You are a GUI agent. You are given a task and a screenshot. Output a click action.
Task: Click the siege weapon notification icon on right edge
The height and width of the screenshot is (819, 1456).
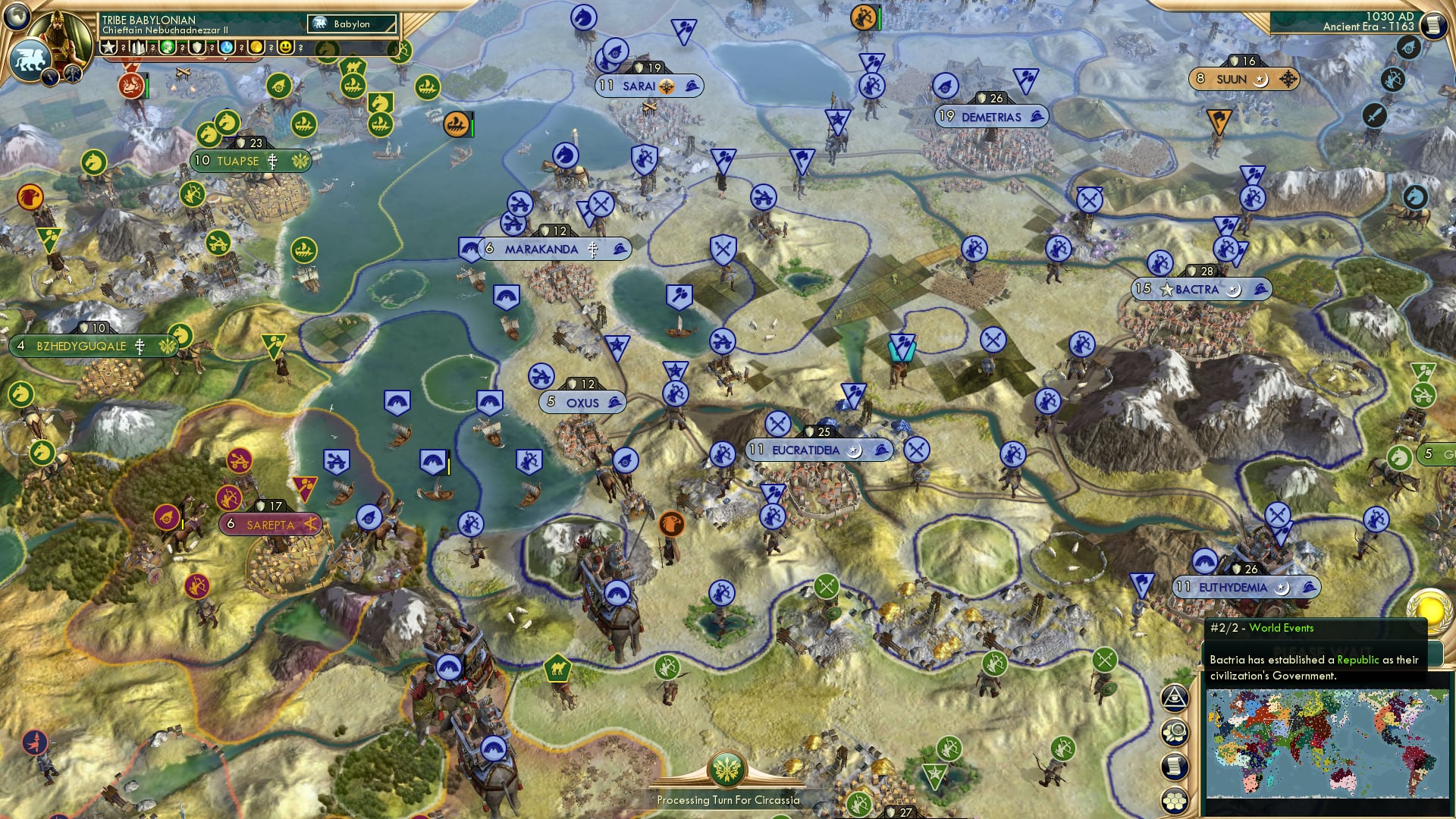(x=1407, y=46)
